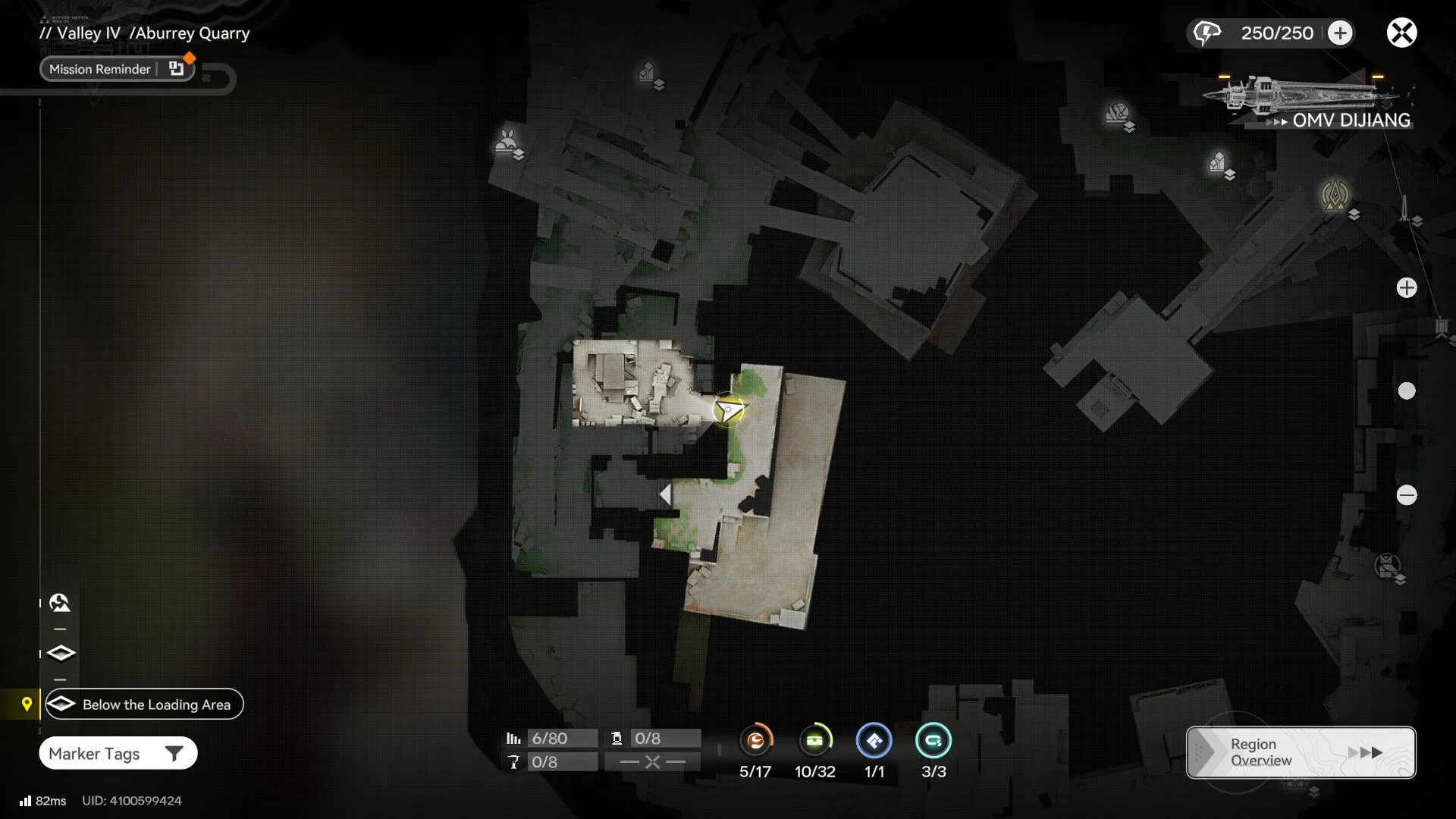The height and width of the screenshot is (819, 1456).
Task: Select the yellow player position marker
Action: click(x=729, y=410)
